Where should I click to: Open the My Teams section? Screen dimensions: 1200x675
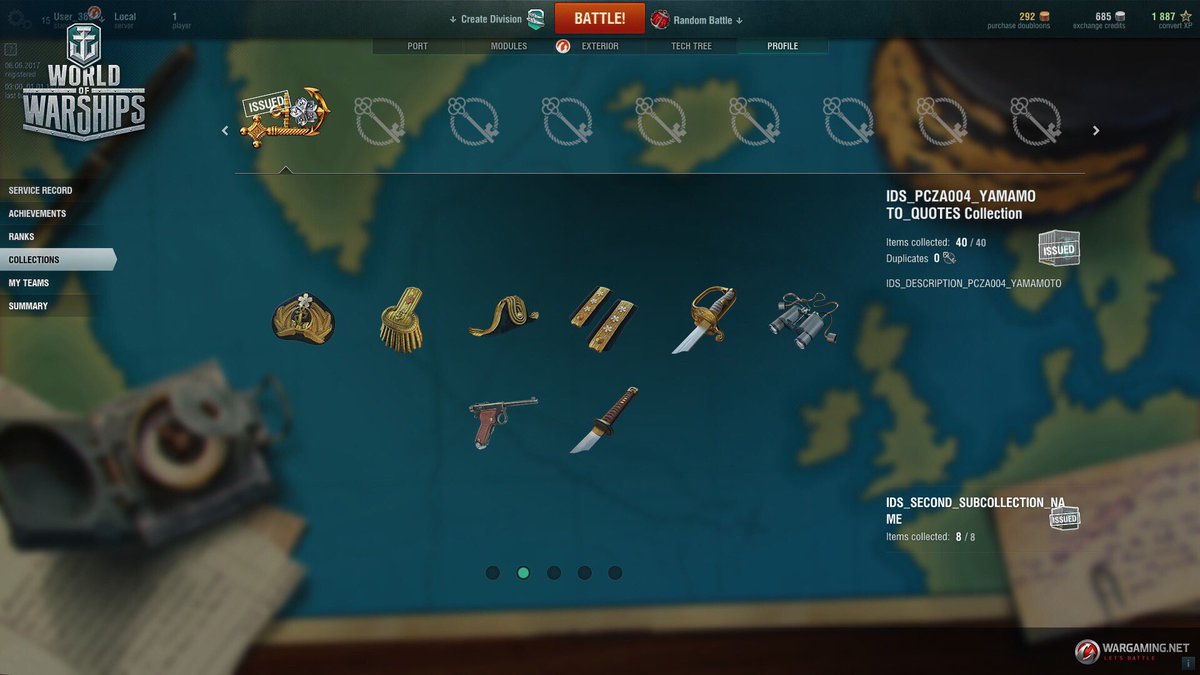click(x=29, y=283)
